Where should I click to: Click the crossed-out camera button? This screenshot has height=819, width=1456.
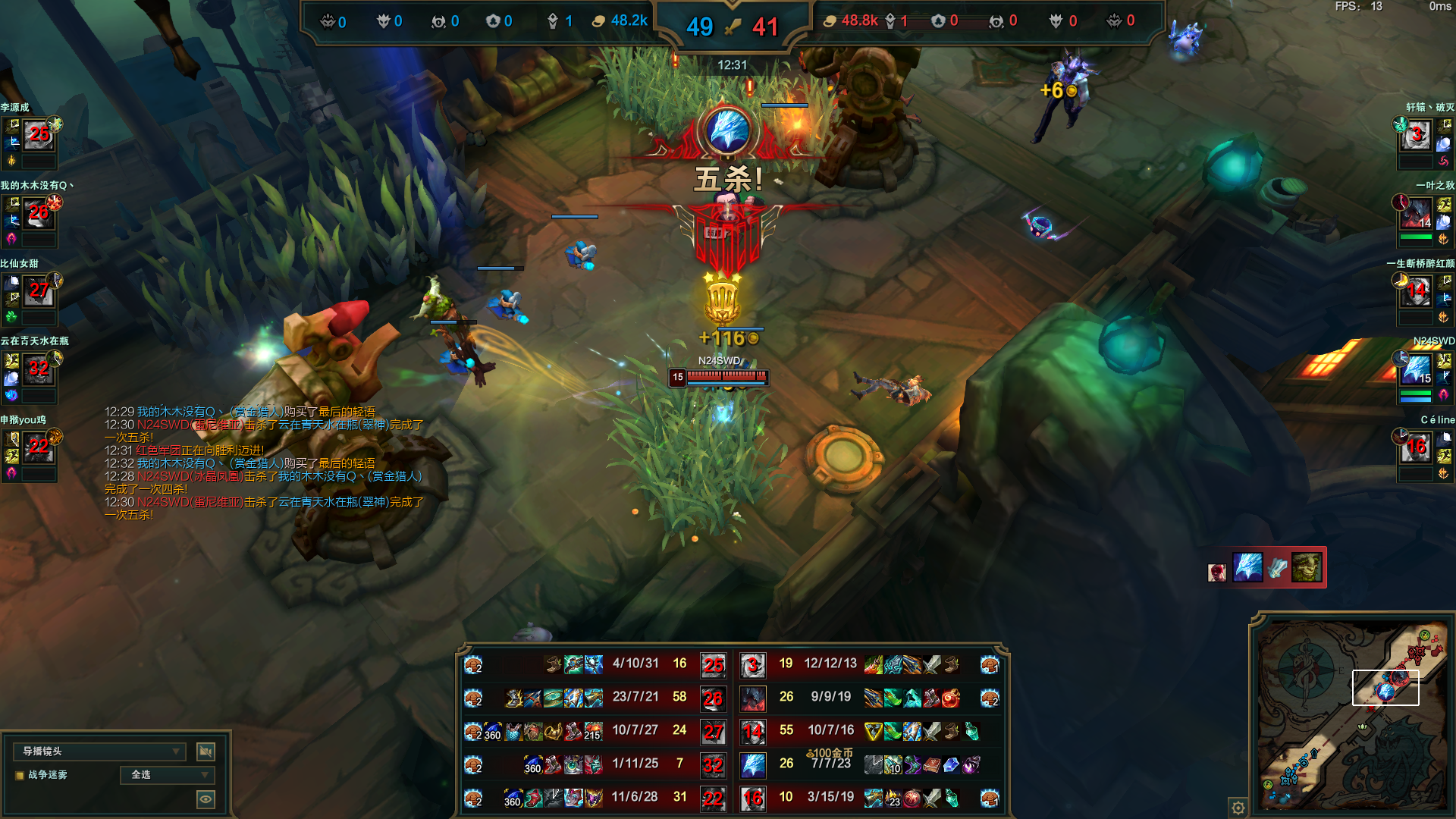pos(206,751)
